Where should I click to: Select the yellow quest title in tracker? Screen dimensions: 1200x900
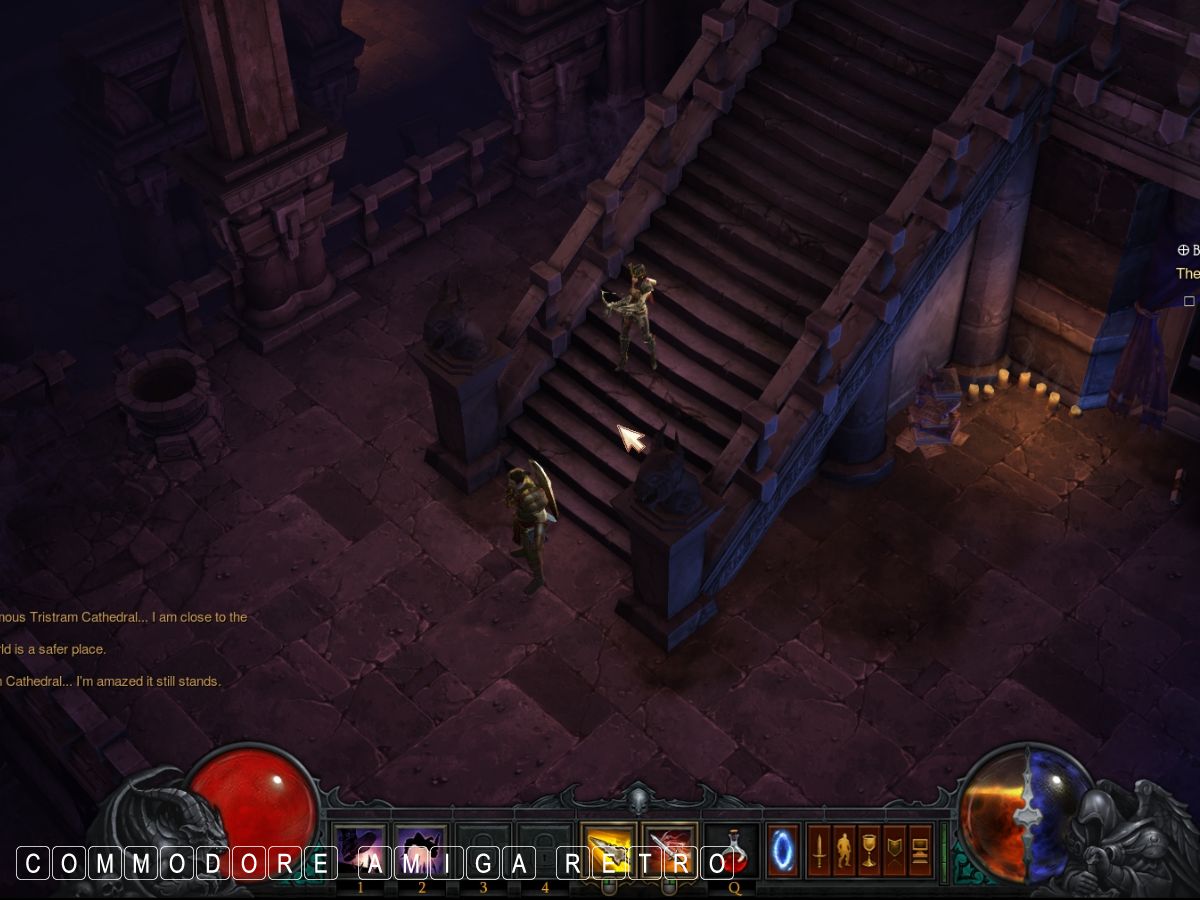point(1187,273)
